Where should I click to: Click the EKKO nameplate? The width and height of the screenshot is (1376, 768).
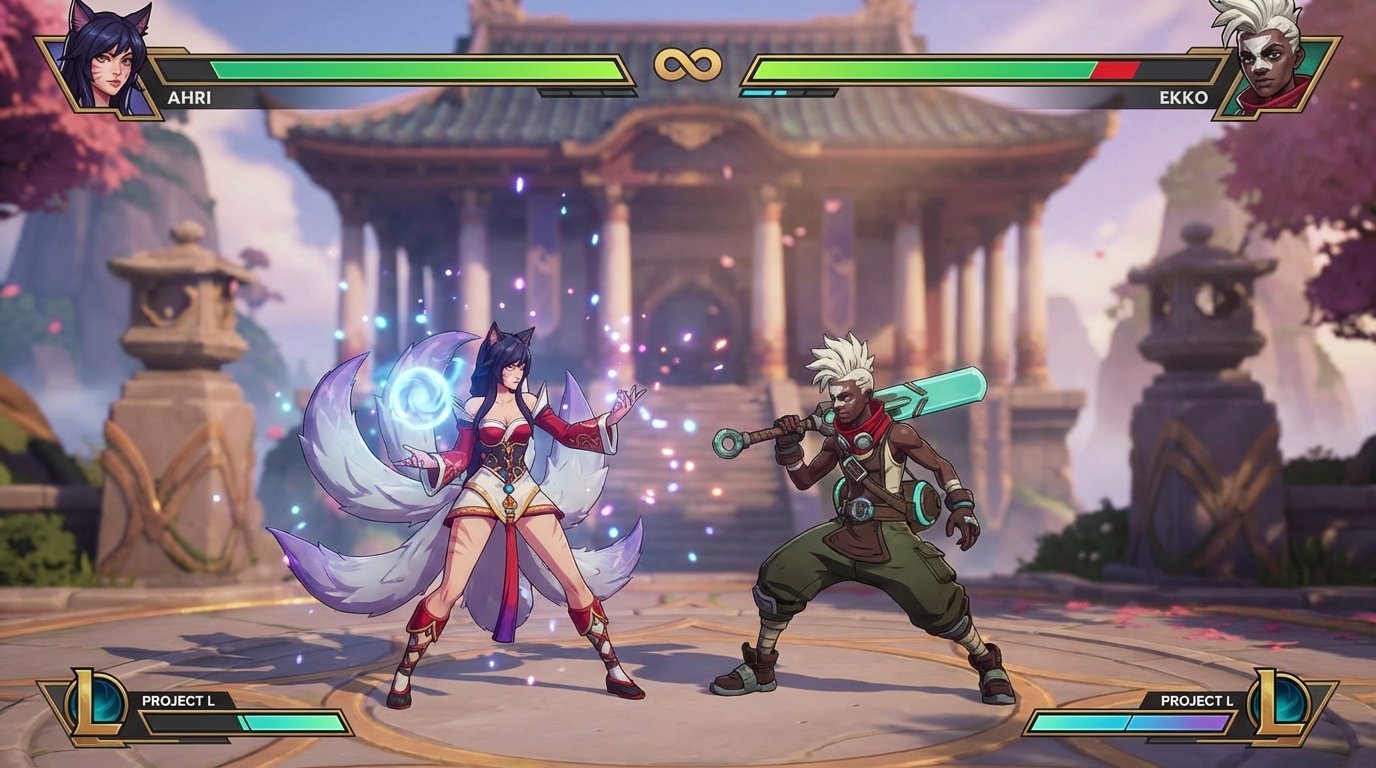pos(1185,96)
